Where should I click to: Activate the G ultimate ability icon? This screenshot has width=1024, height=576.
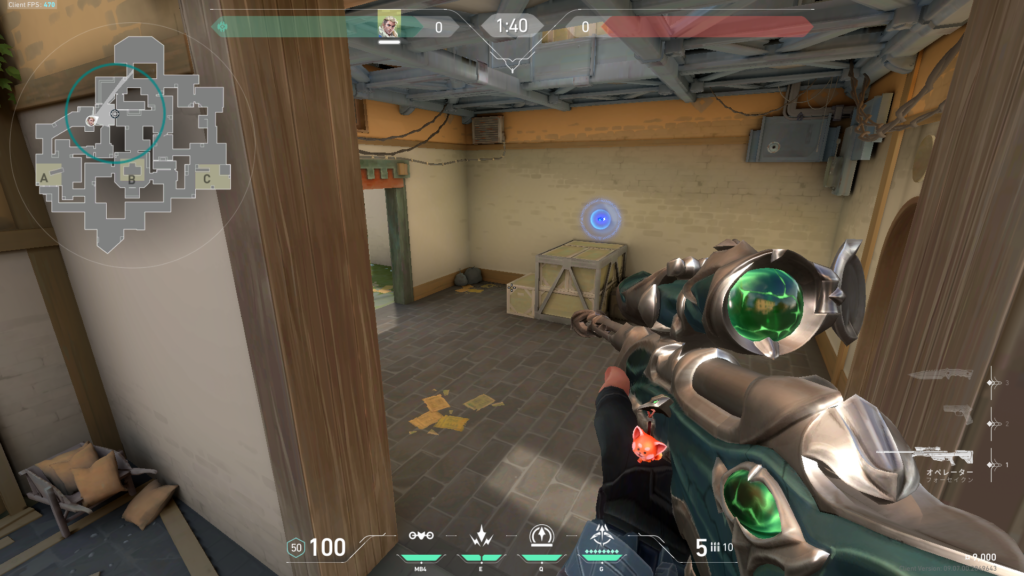click(x=603, y=535)
